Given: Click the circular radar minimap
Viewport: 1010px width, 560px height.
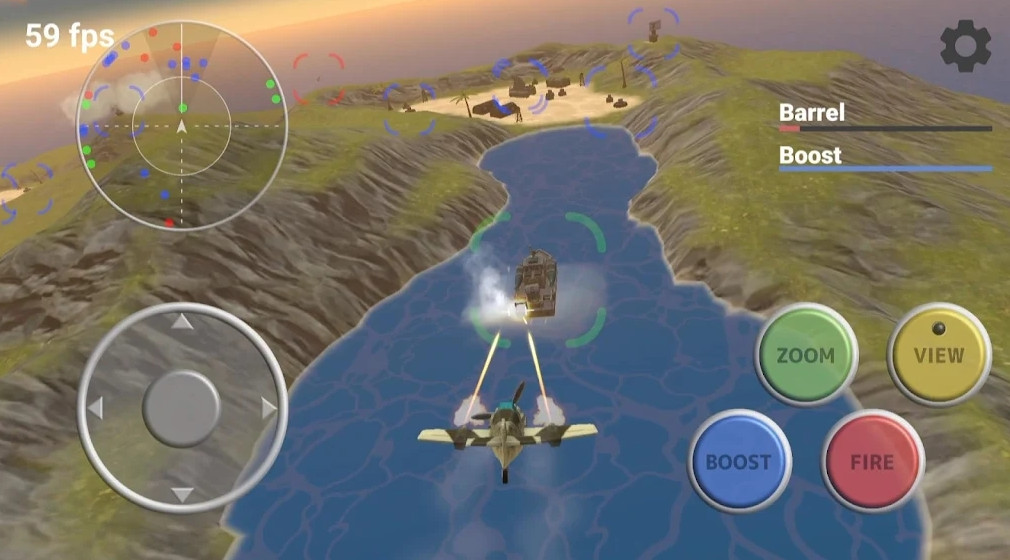Looking at the screenshot, I should (181, 126).
